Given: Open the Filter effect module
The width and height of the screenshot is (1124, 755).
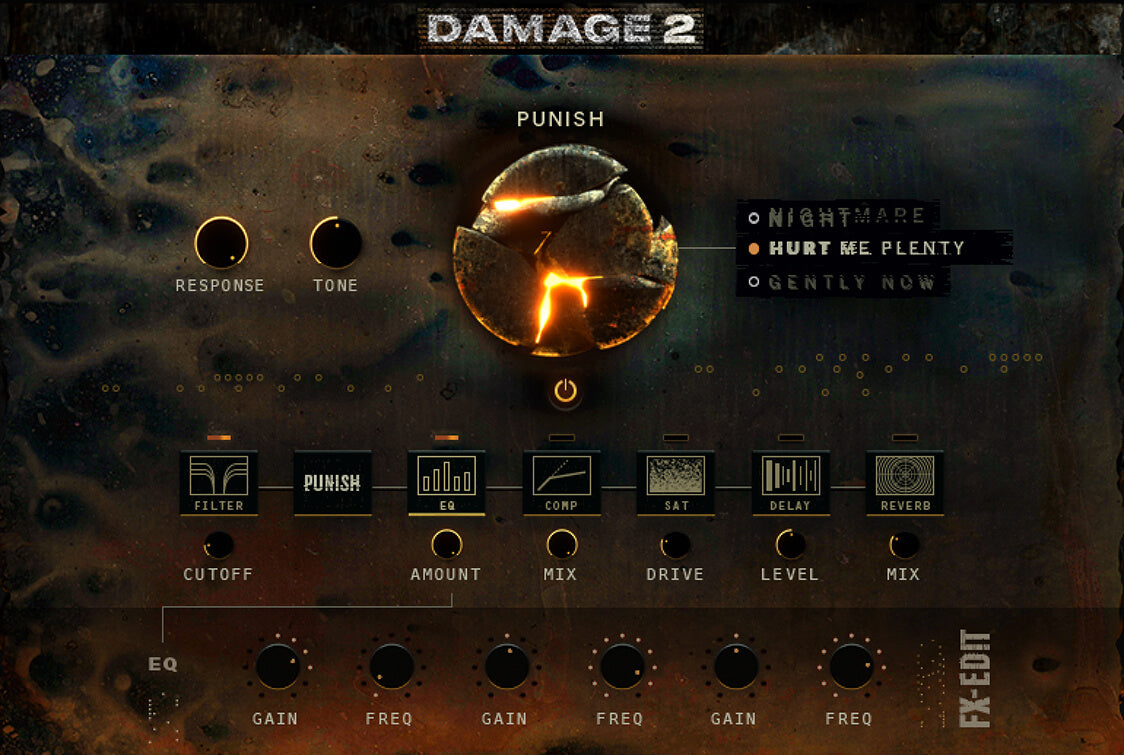Looking at the screenshot, I should [219, 482].
